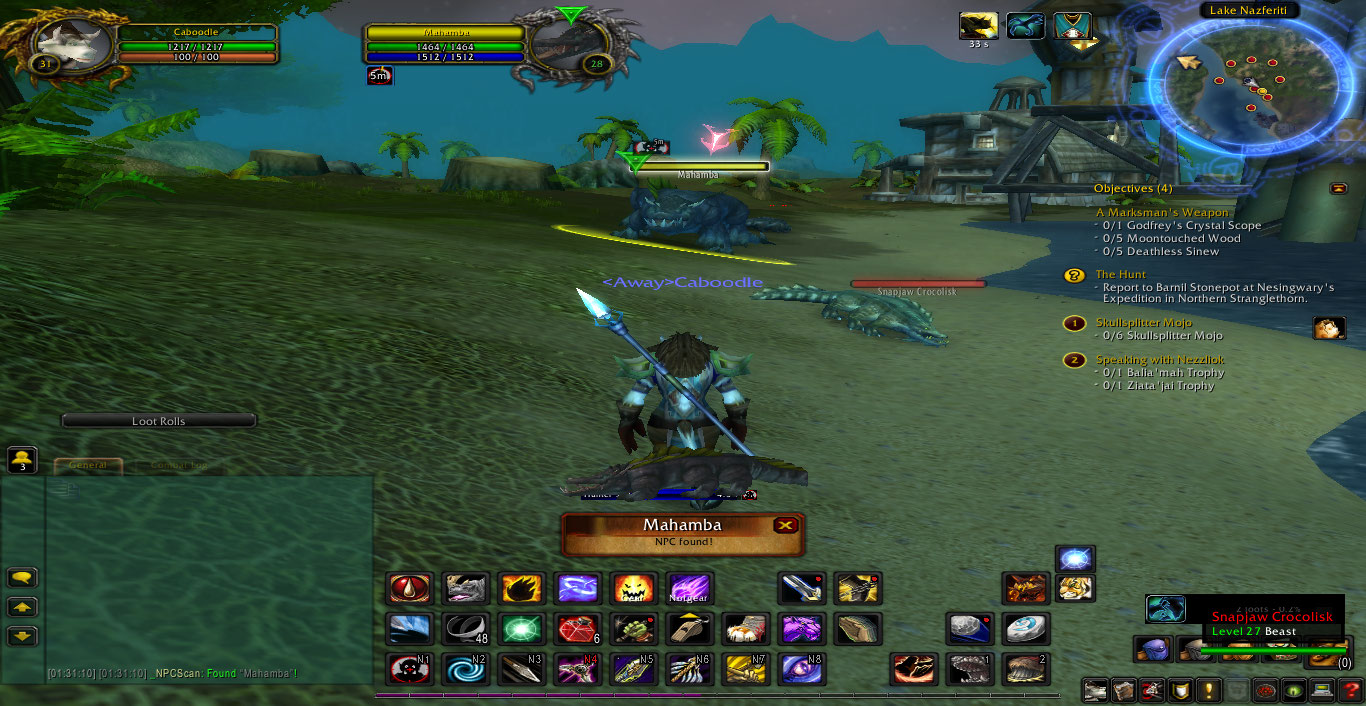The height and width of the screenshot is (706, 1366).
Task: Select The Hunt quest in tracker
Action: point(1120,274)
